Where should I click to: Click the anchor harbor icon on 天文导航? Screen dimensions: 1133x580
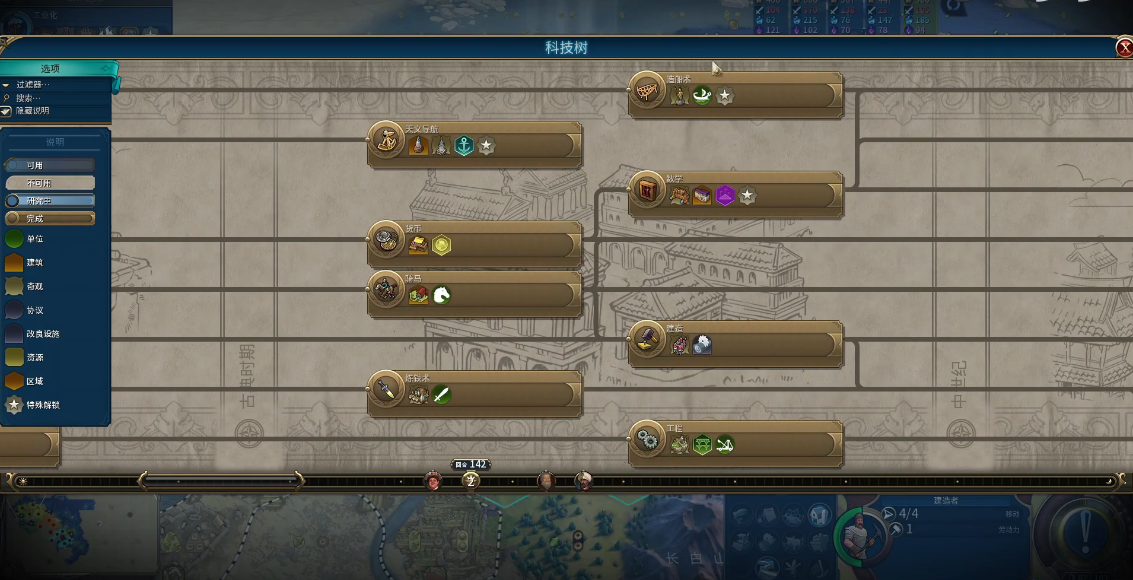464,146
